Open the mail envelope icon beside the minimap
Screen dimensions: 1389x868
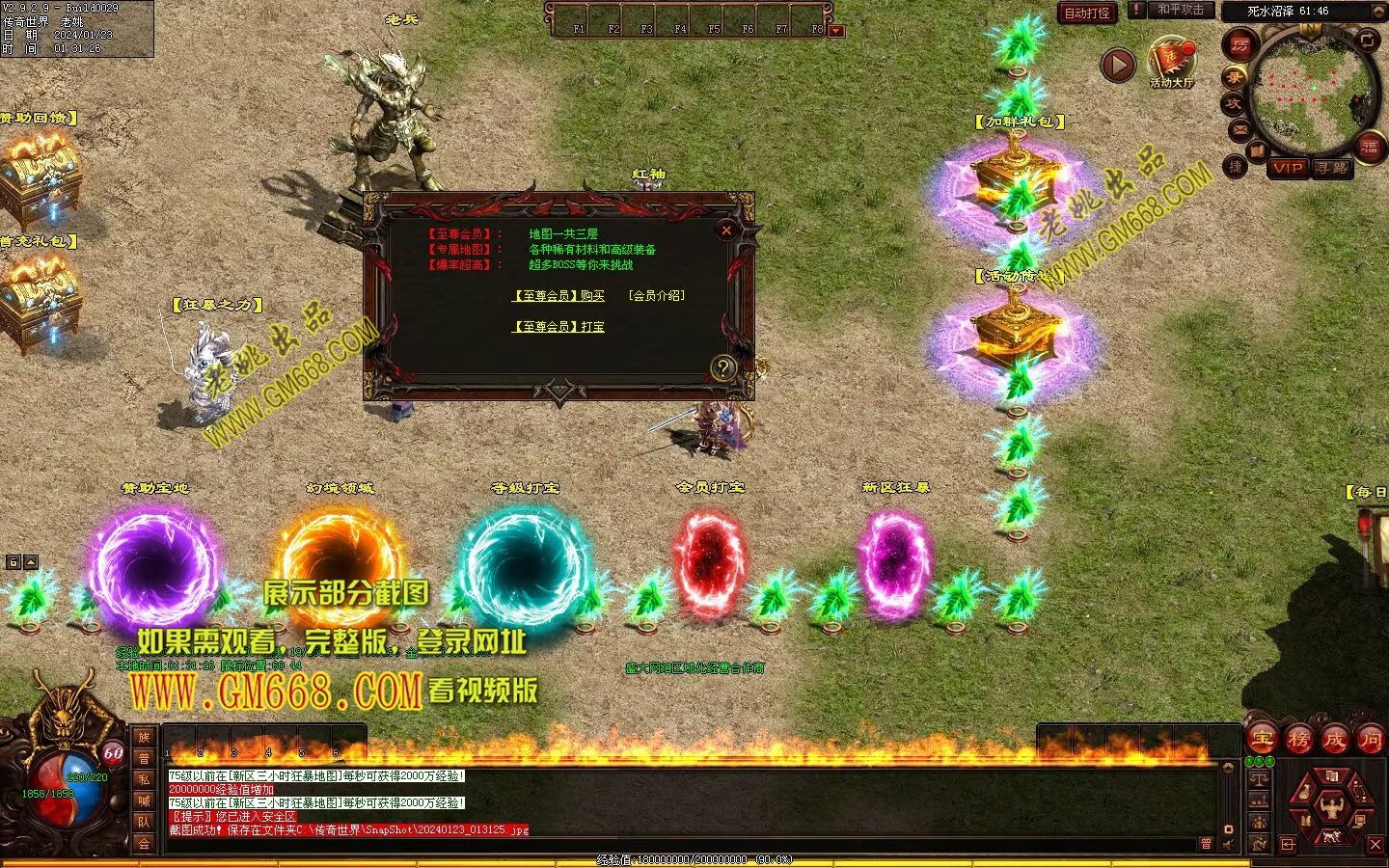coord(1239,128)
